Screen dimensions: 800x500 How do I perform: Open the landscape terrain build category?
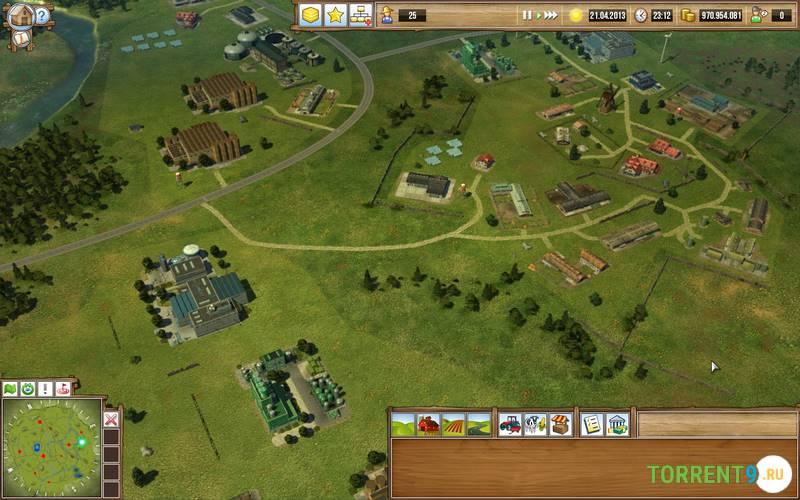(x=403, y=424)
